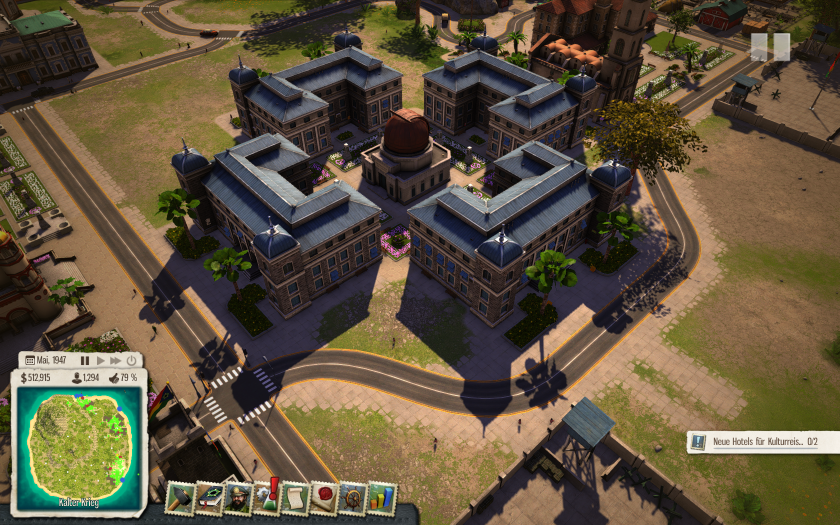The height and width of the screenshot is (525, 840).
Task: Open the blank scroll edicts stamp
Action: coord(295,497)
